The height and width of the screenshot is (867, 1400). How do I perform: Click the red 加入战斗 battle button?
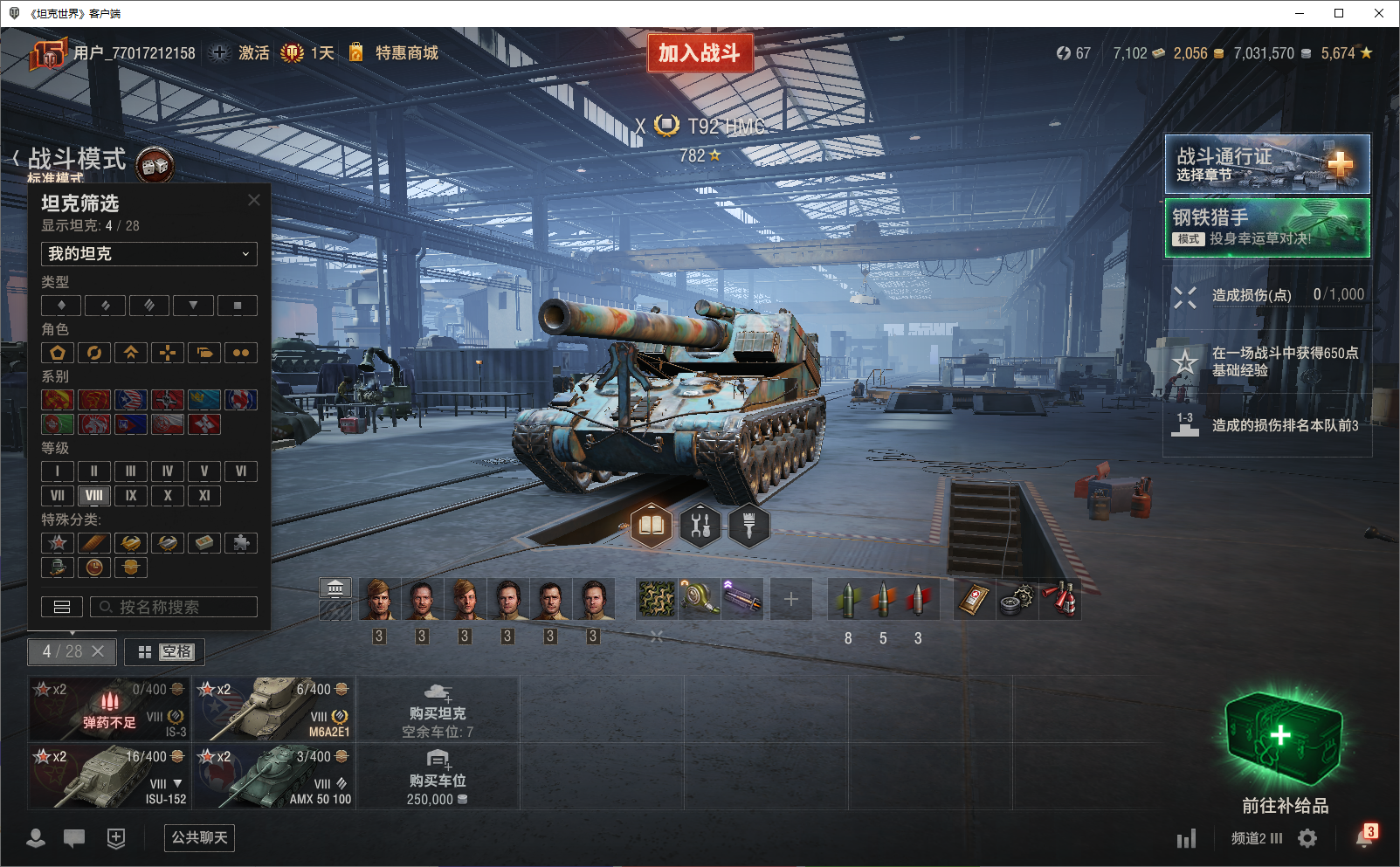click(x=700, y=53)
